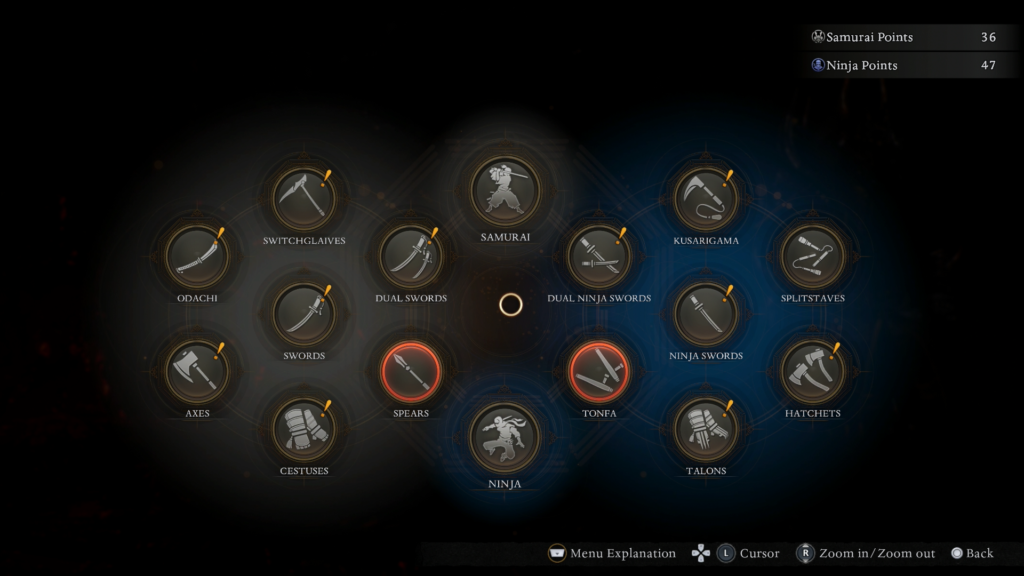Select the Ninja Swords node
Image resolution: width=1024 pixels, height=576 pixels.
(706, 313)
